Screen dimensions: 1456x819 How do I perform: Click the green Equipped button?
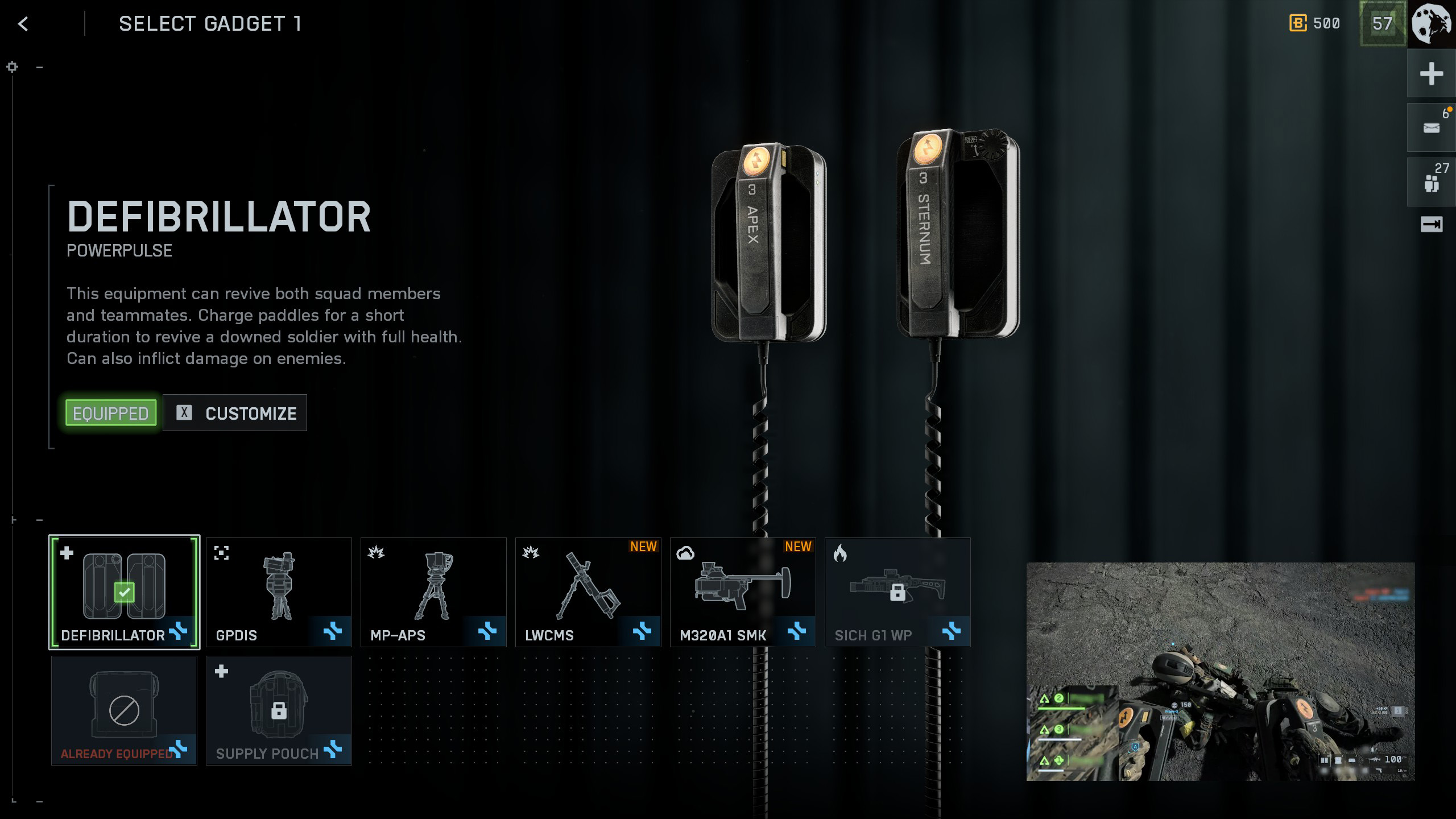tap(111, 413)
